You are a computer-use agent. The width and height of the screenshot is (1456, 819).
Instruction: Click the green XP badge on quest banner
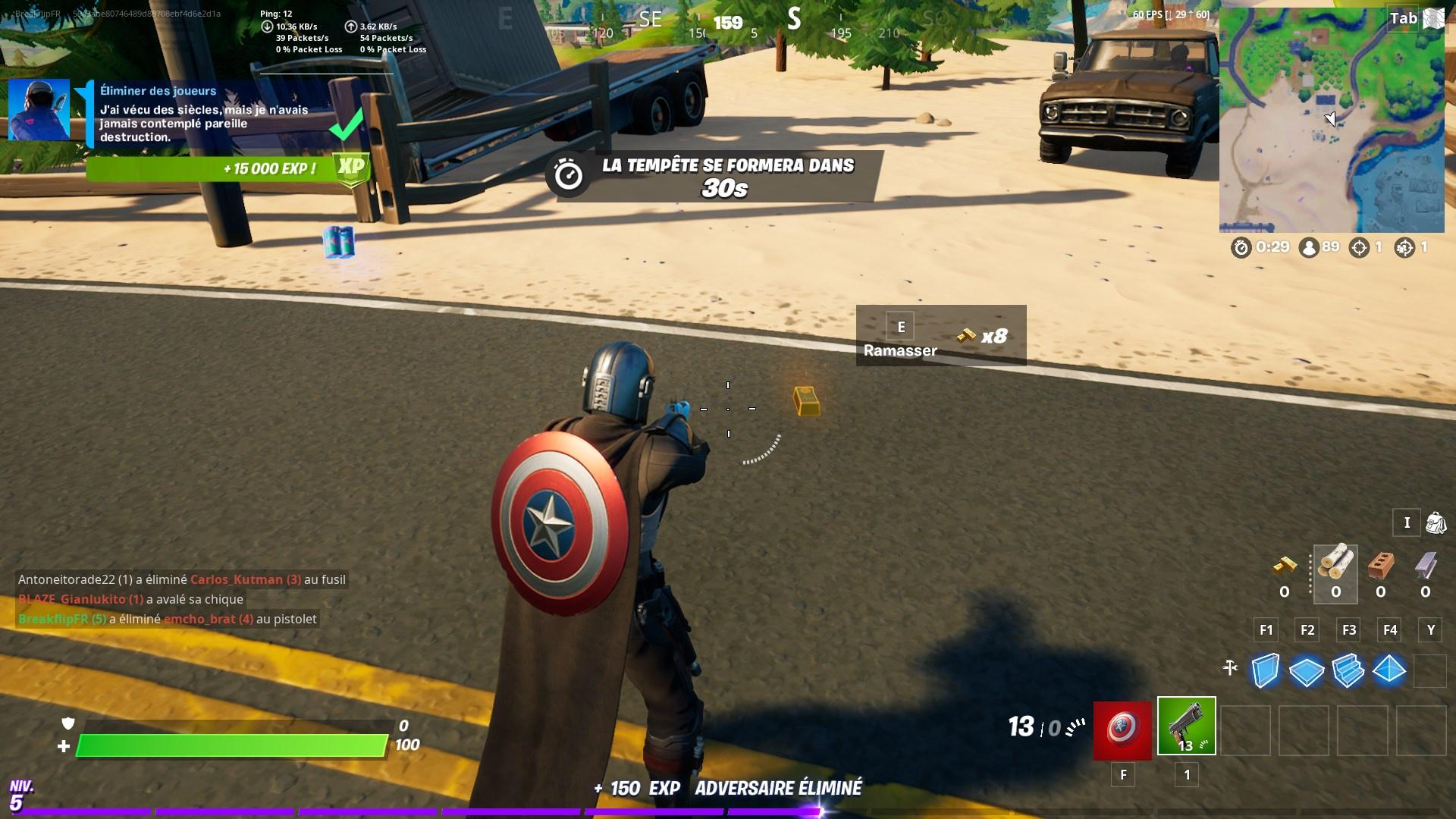350,166
